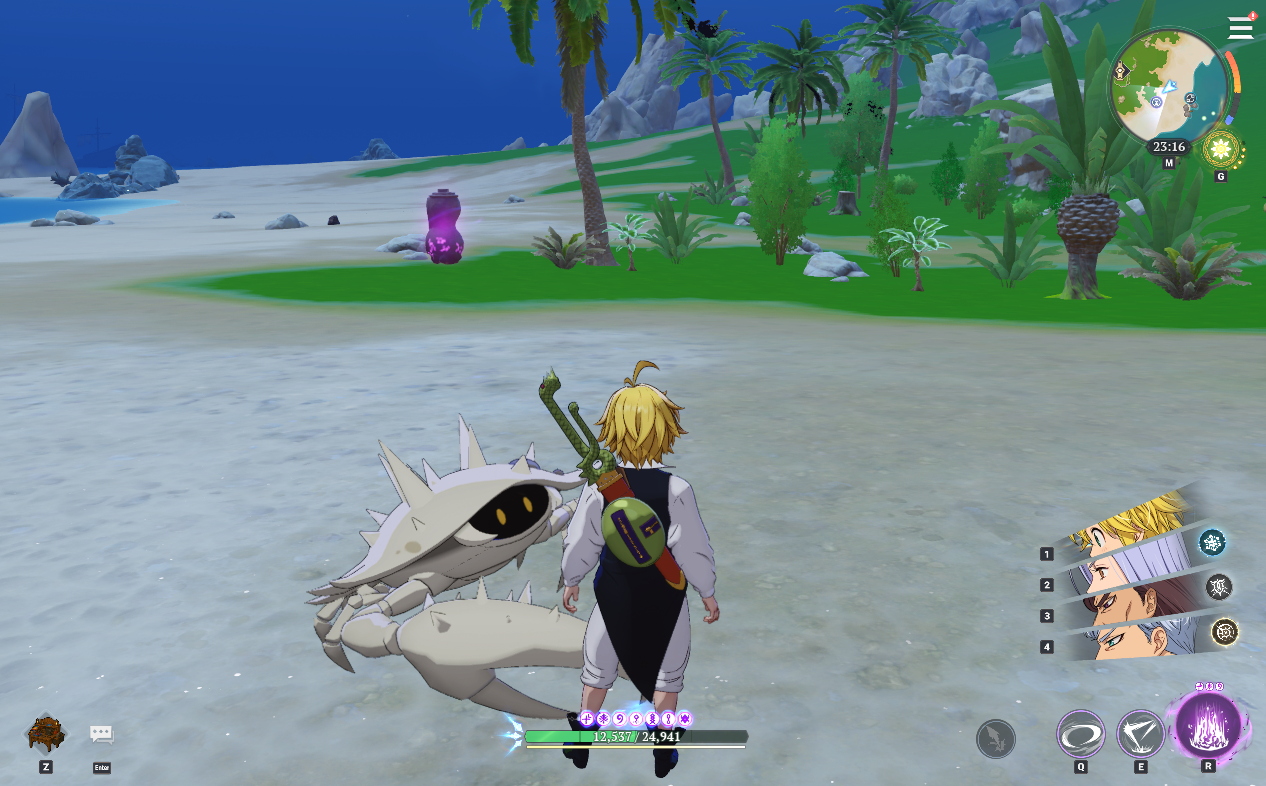Click the greyed-out winged skill icon
The height and width of the screenshot is (786, 1266).
point(996,739)
